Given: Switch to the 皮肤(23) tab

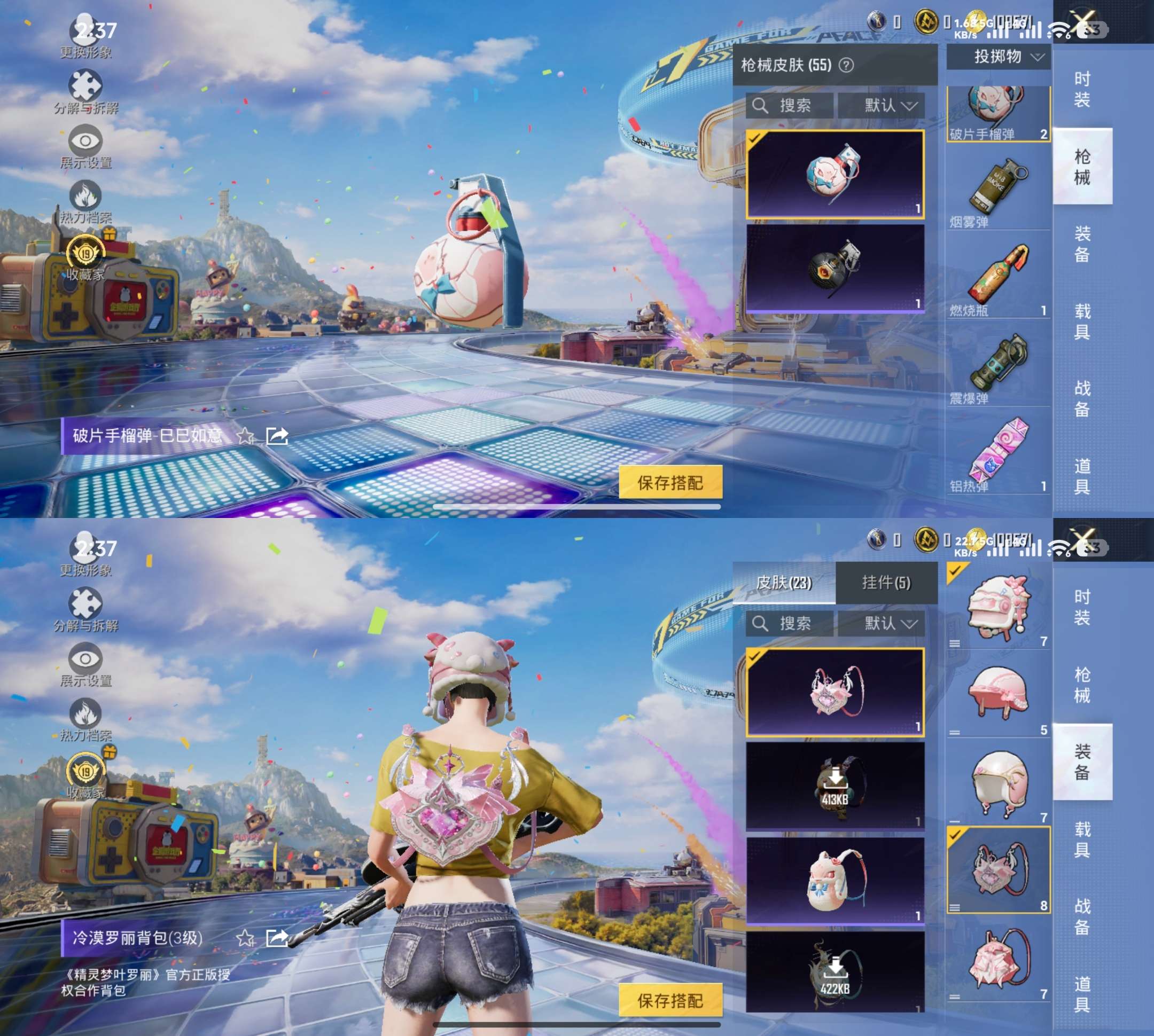Looking at the screenshot, I should [x=784, y=582].
